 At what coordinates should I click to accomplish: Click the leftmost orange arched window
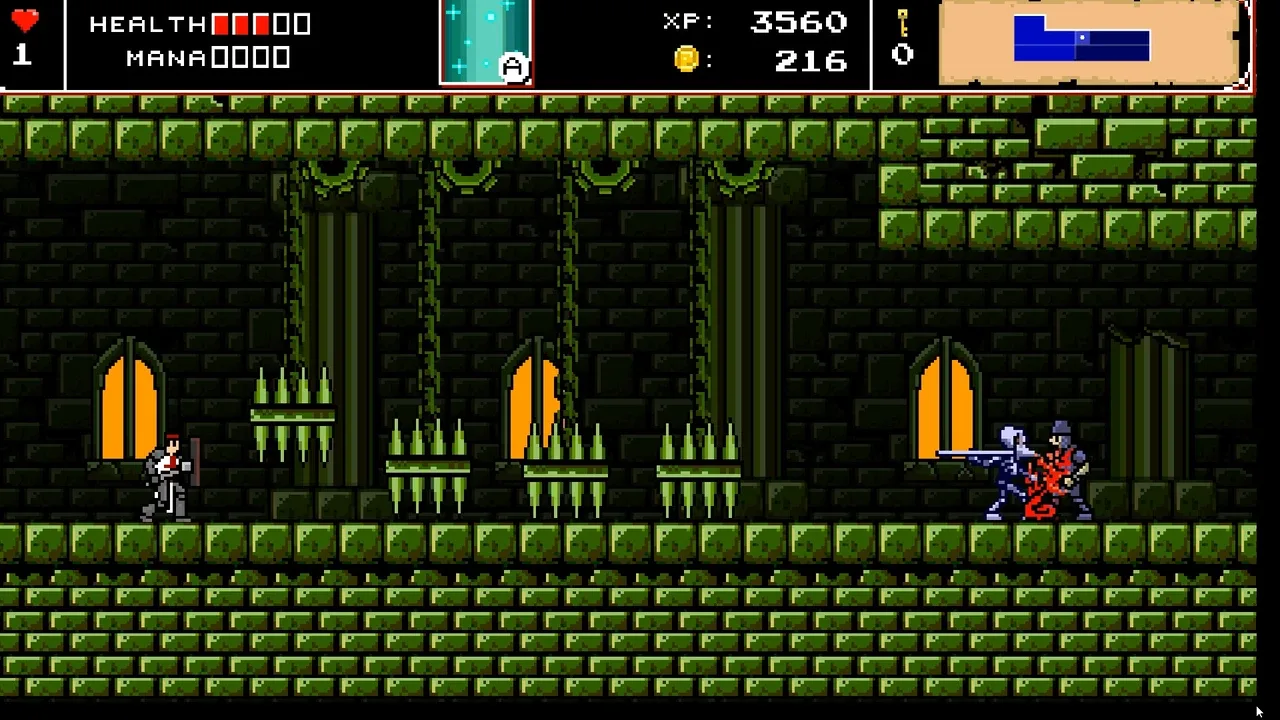(x=127, y=410)
